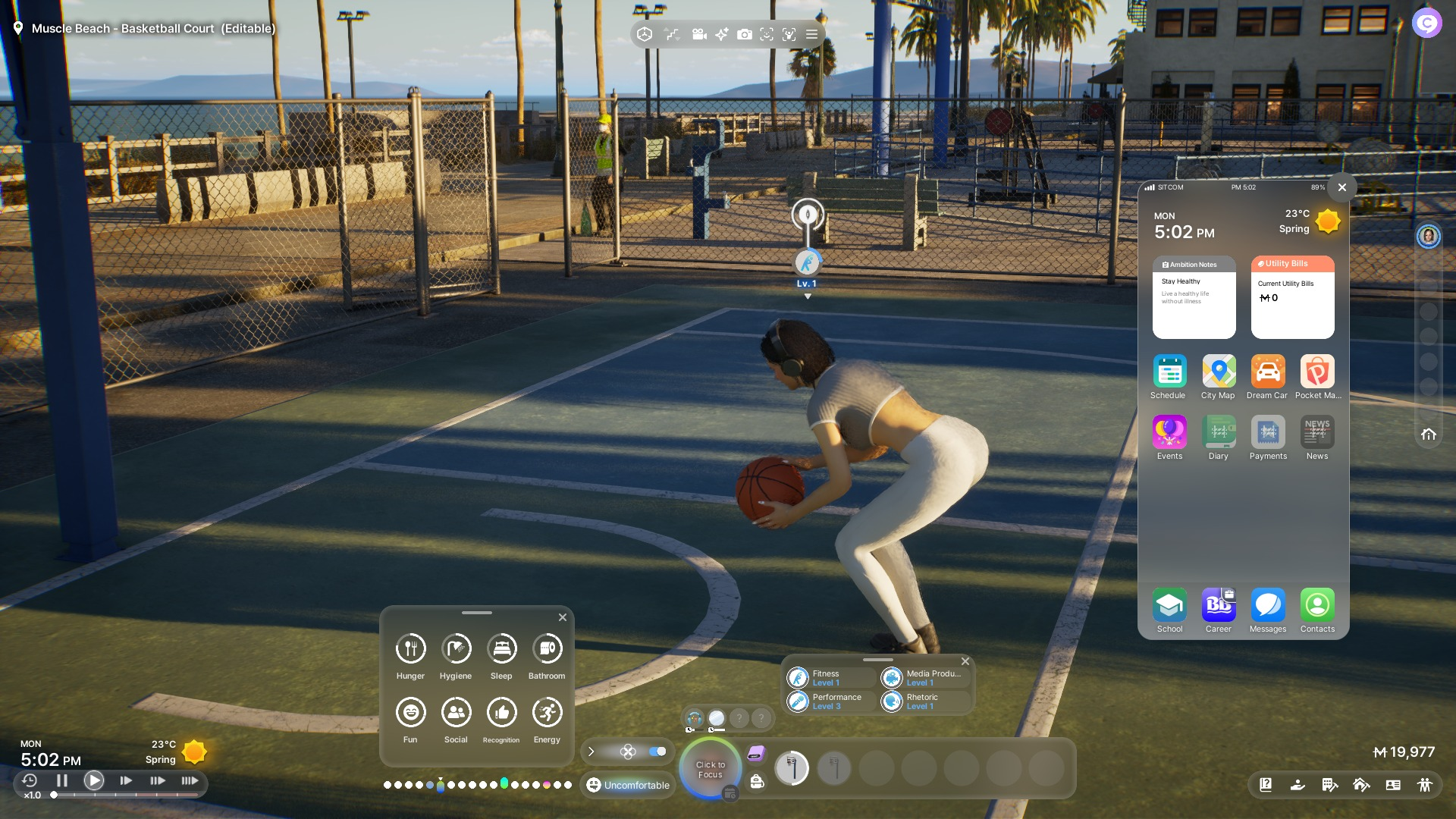Click the photo camera icon in top toolbar
Screen dimensions: 1456x819
[x=745, y=34]
